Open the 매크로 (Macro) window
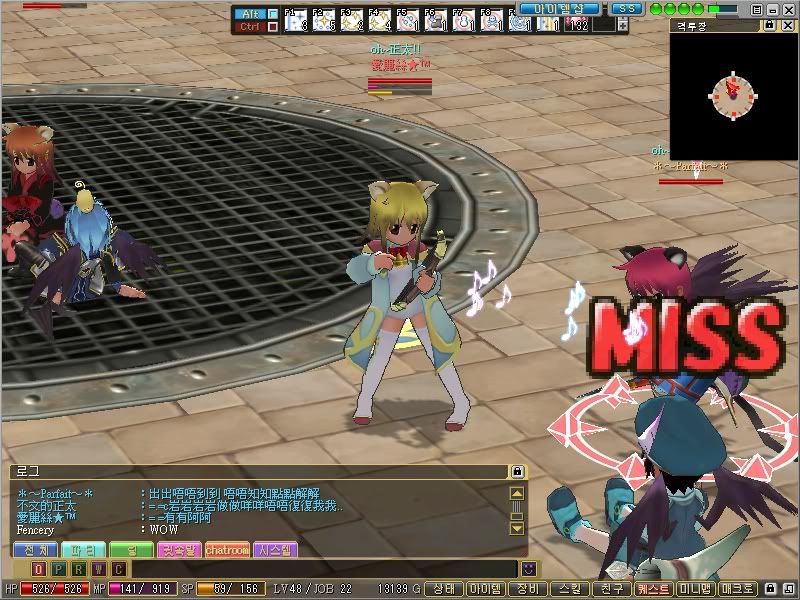This screenshot has height=600, width=800. point(738,589)
